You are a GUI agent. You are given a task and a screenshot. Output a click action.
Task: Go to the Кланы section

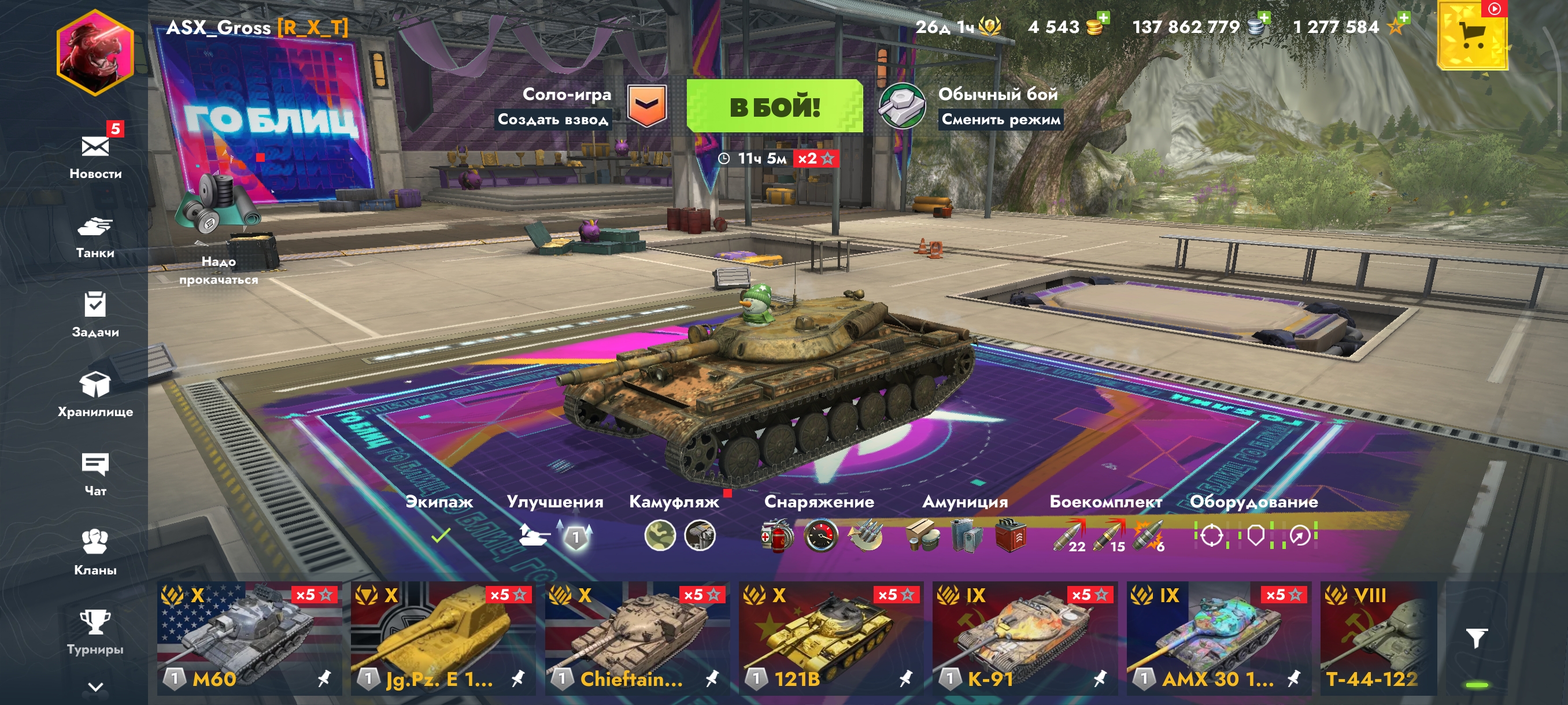pyautogui.click(x=95, y=552)
